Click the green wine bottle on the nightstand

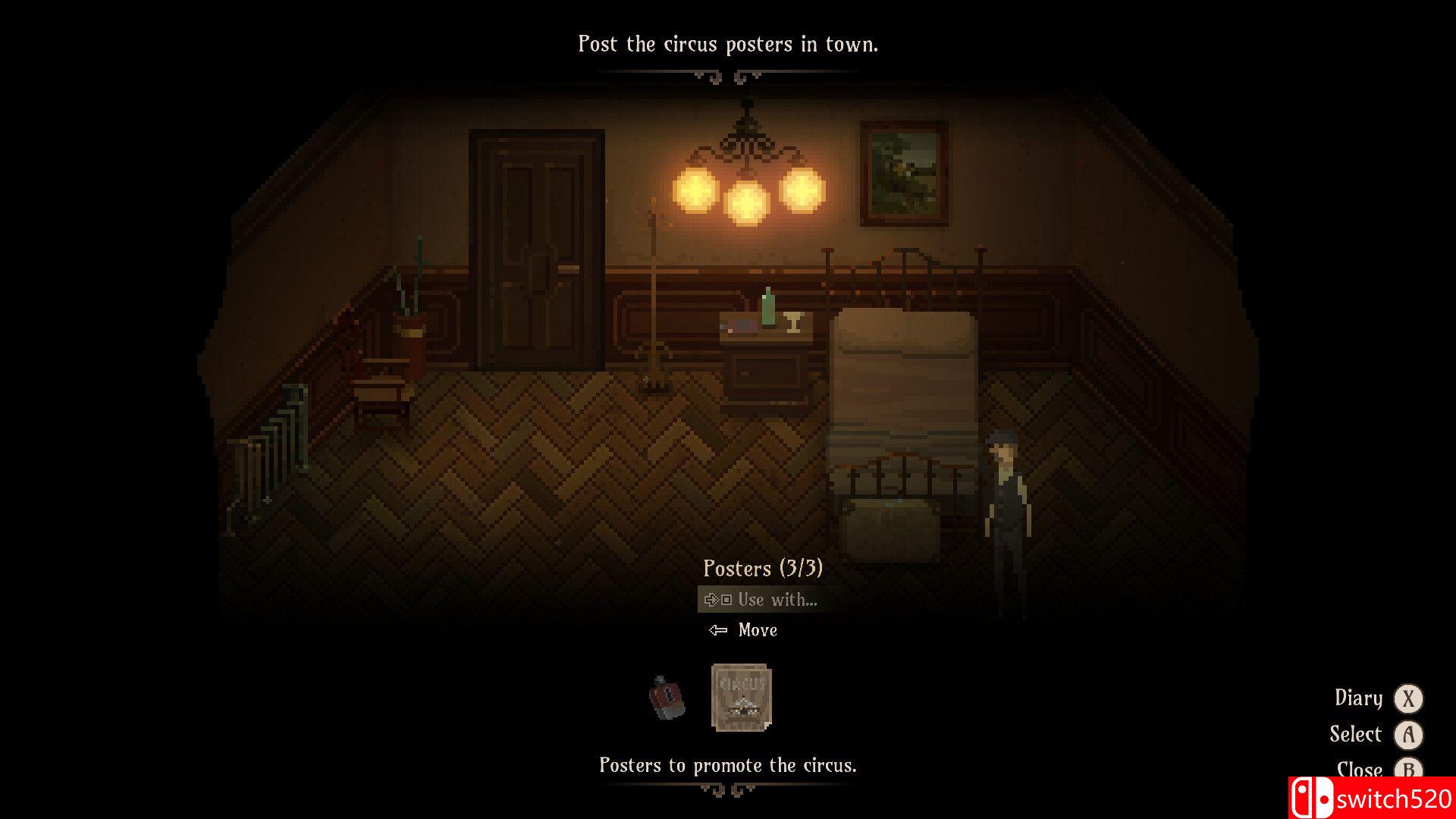tap(768, 306)
